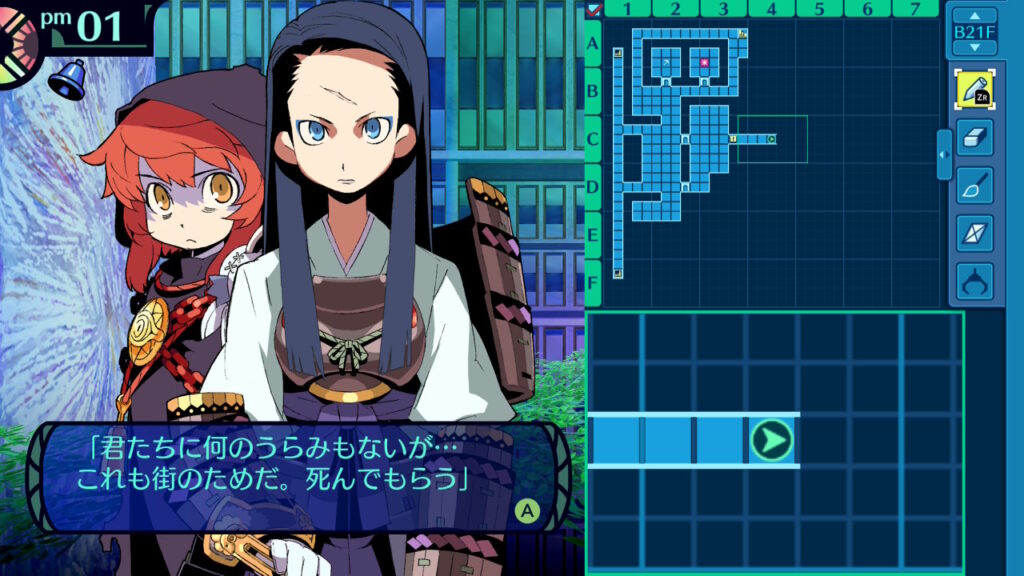
Task: Go up one floor with upper arrow
Action: click(x=974, y=16)
